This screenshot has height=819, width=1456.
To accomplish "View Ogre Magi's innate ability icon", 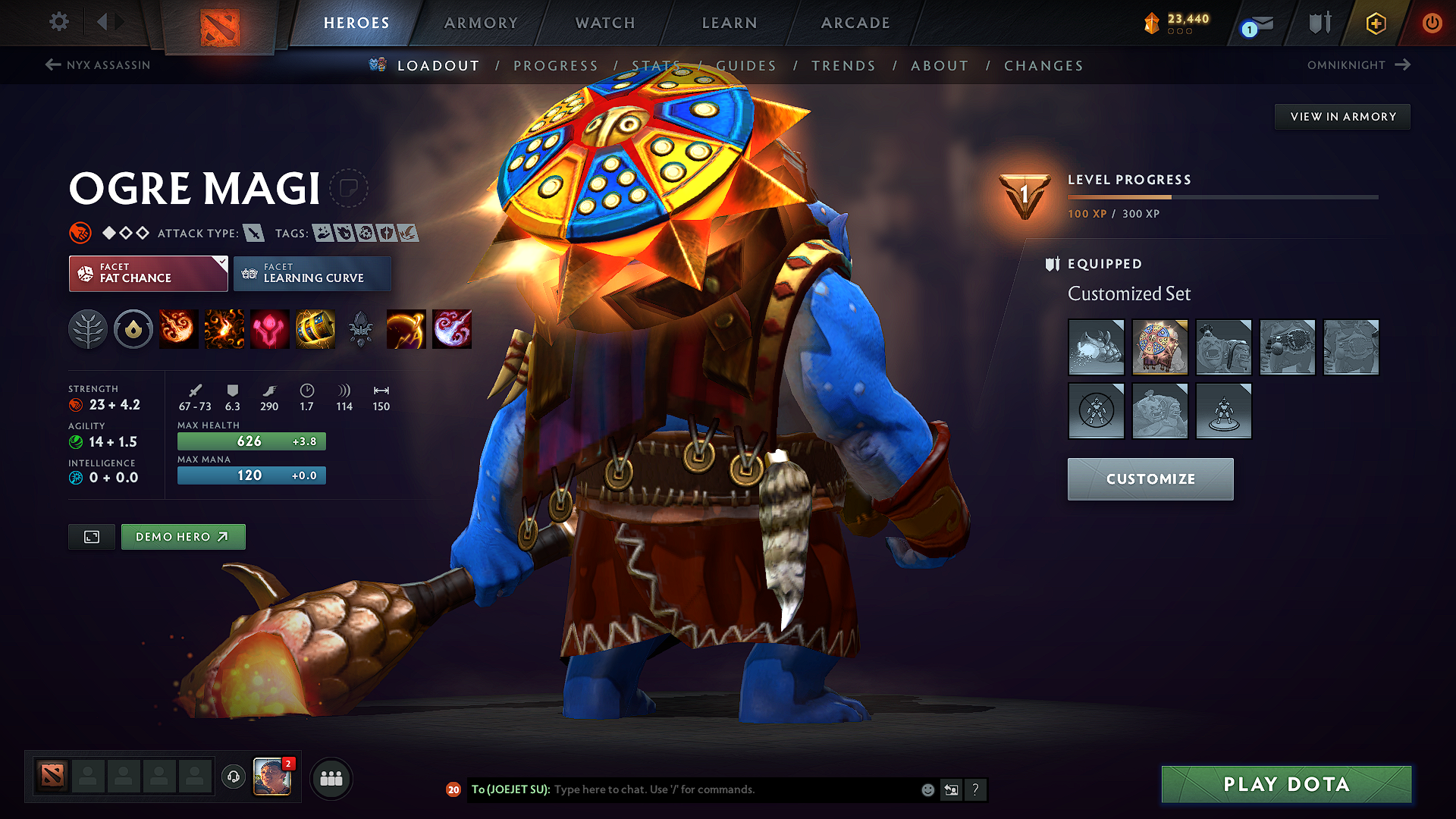I will (x=133, y=328).
